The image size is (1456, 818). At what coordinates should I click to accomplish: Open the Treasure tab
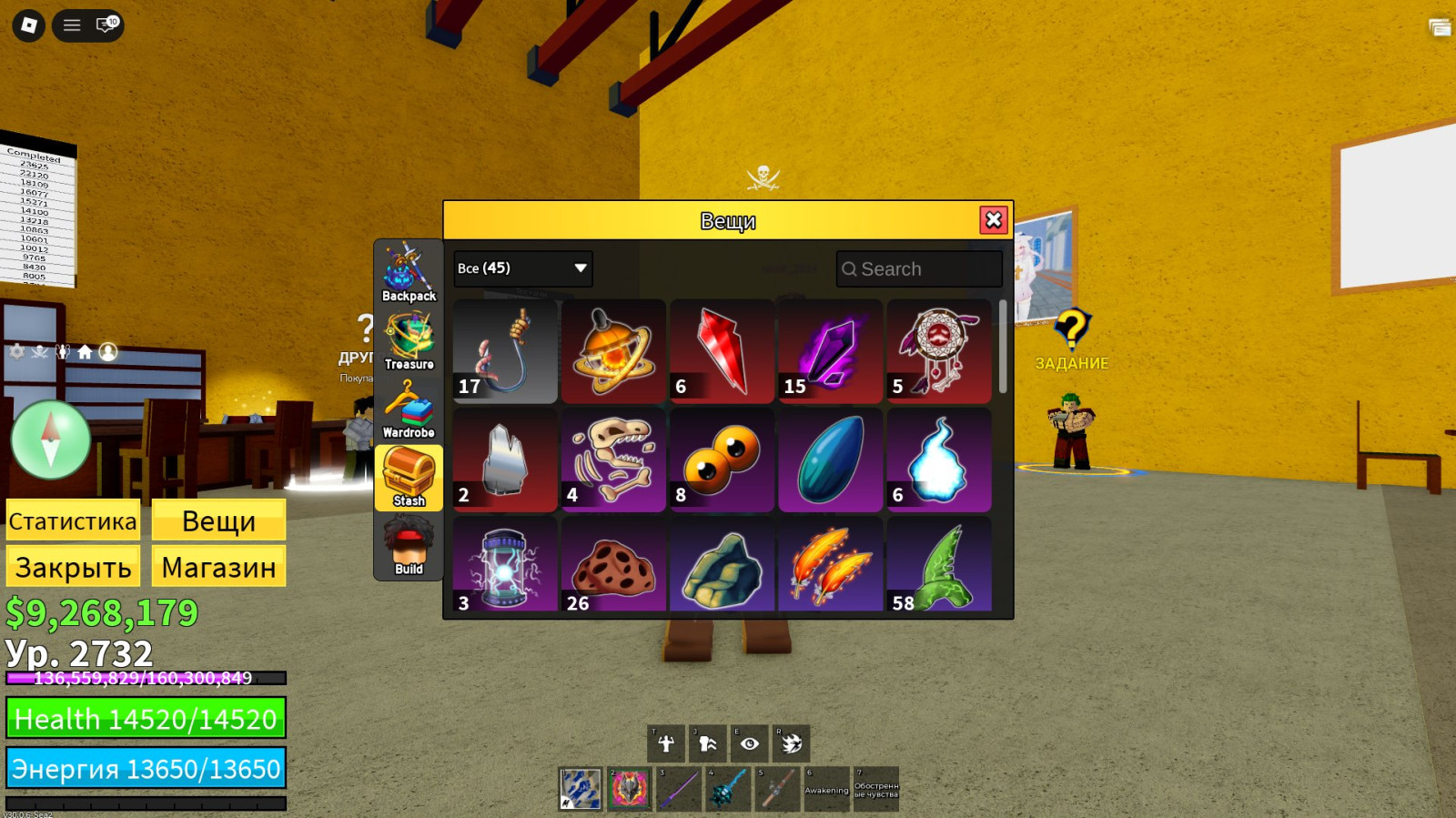[x=409, y=340]
